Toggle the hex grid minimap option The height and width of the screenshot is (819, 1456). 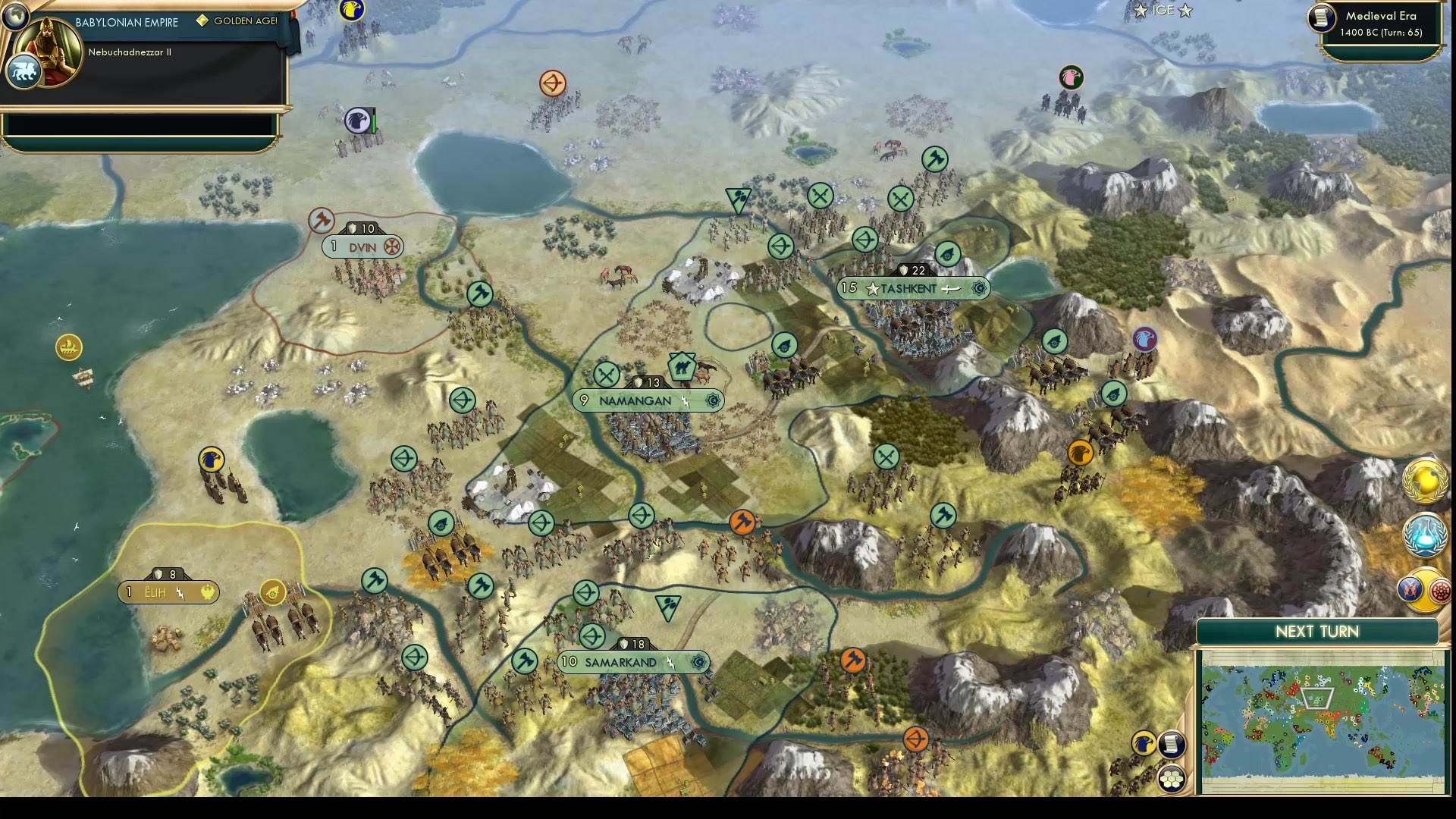(1172, 779)
